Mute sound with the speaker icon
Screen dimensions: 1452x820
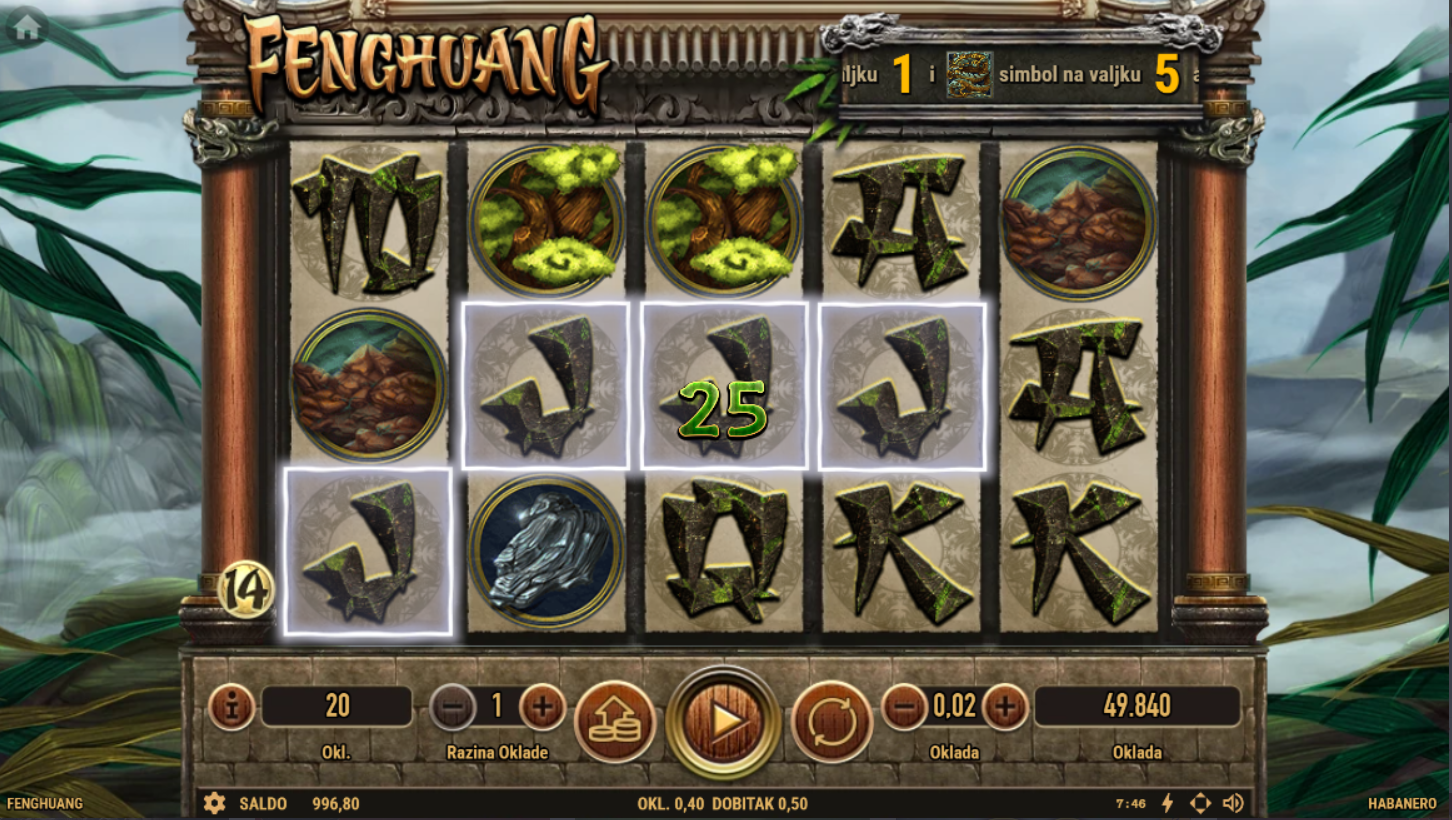pos(1233,803)
